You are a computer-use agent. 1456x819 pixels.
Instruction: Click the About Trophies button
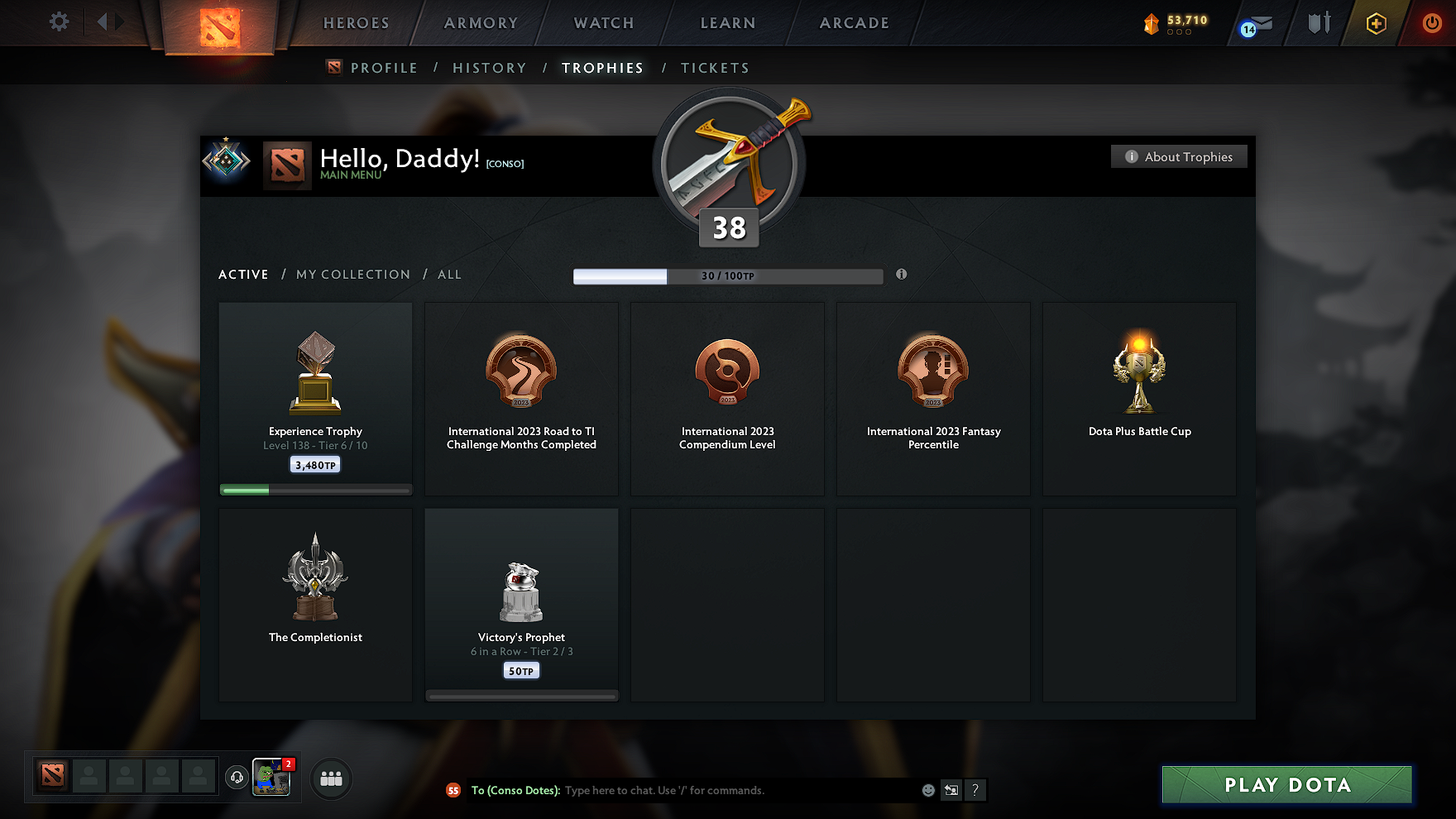coord(1178,156)
